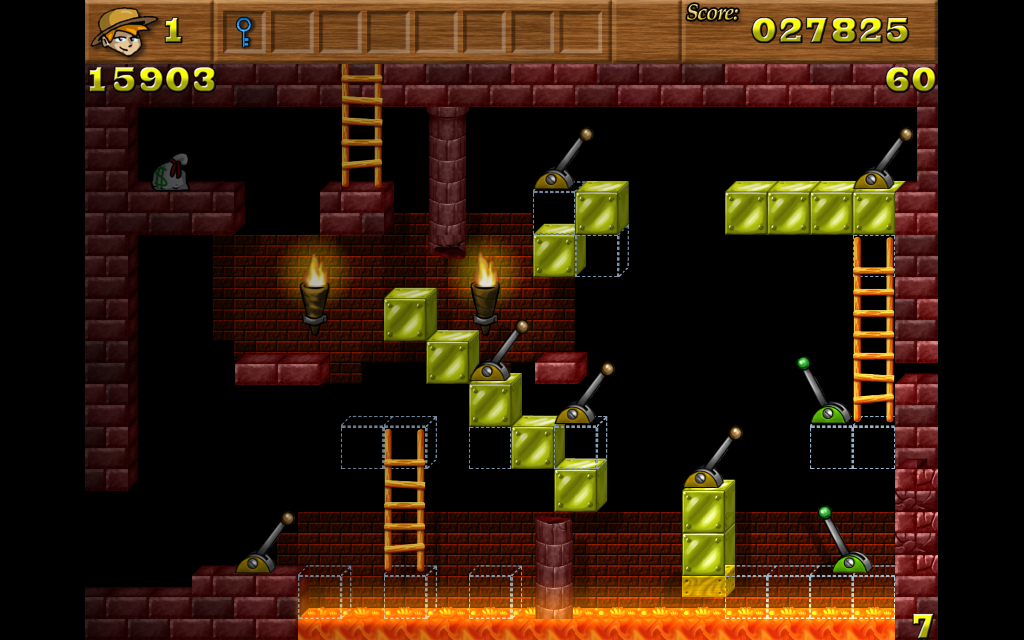The height and width of the screenshot is (640, 1024).
Task: Click the explorer portrait icon
Action: coord(122,31)
